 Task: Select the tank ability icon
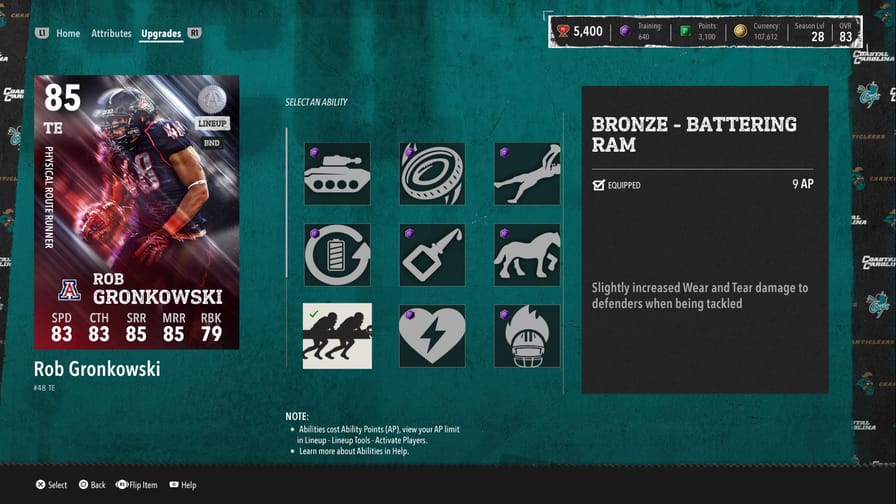coord(337,174)
